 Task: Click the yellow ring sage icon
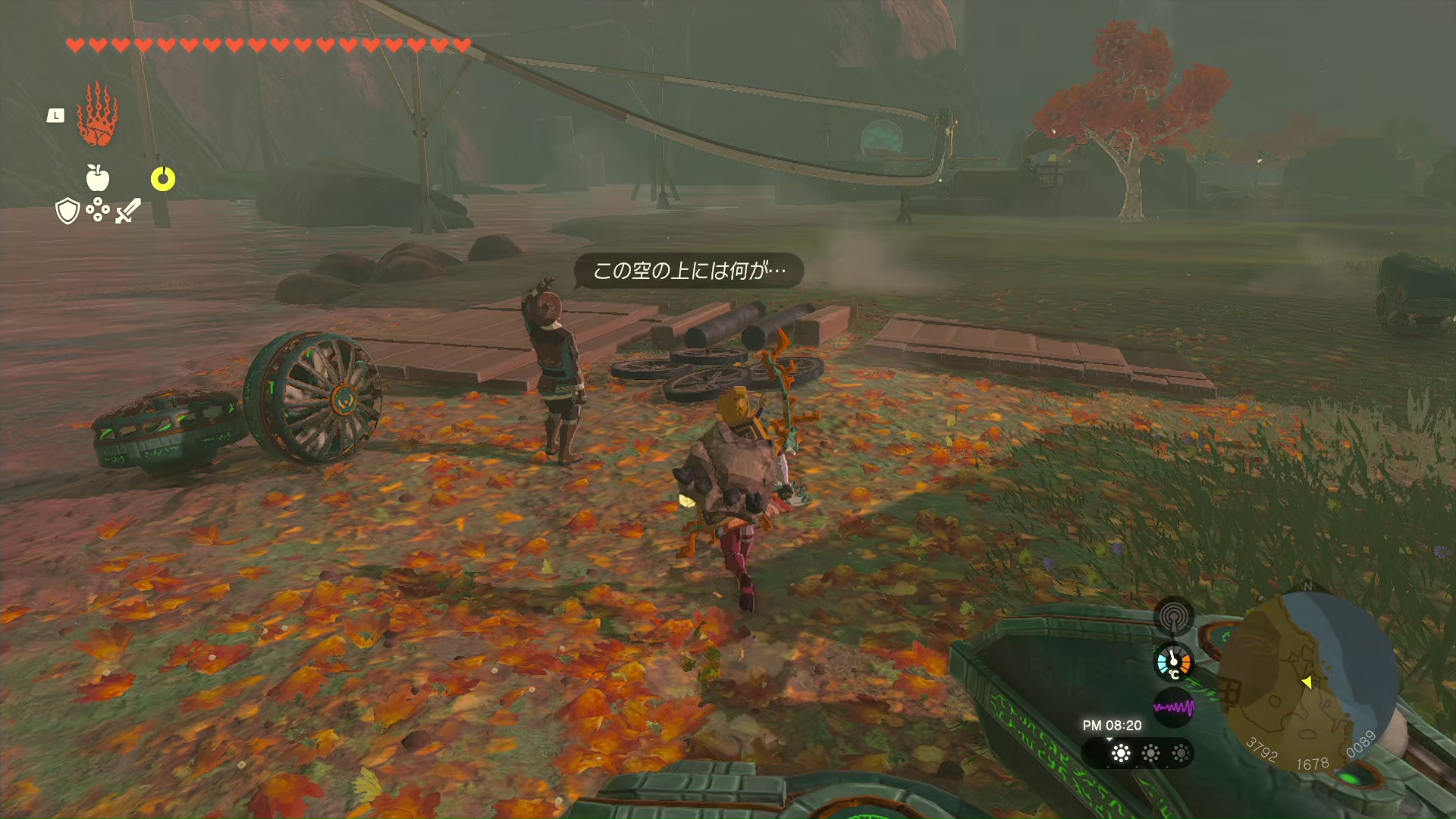pos(163,179)
